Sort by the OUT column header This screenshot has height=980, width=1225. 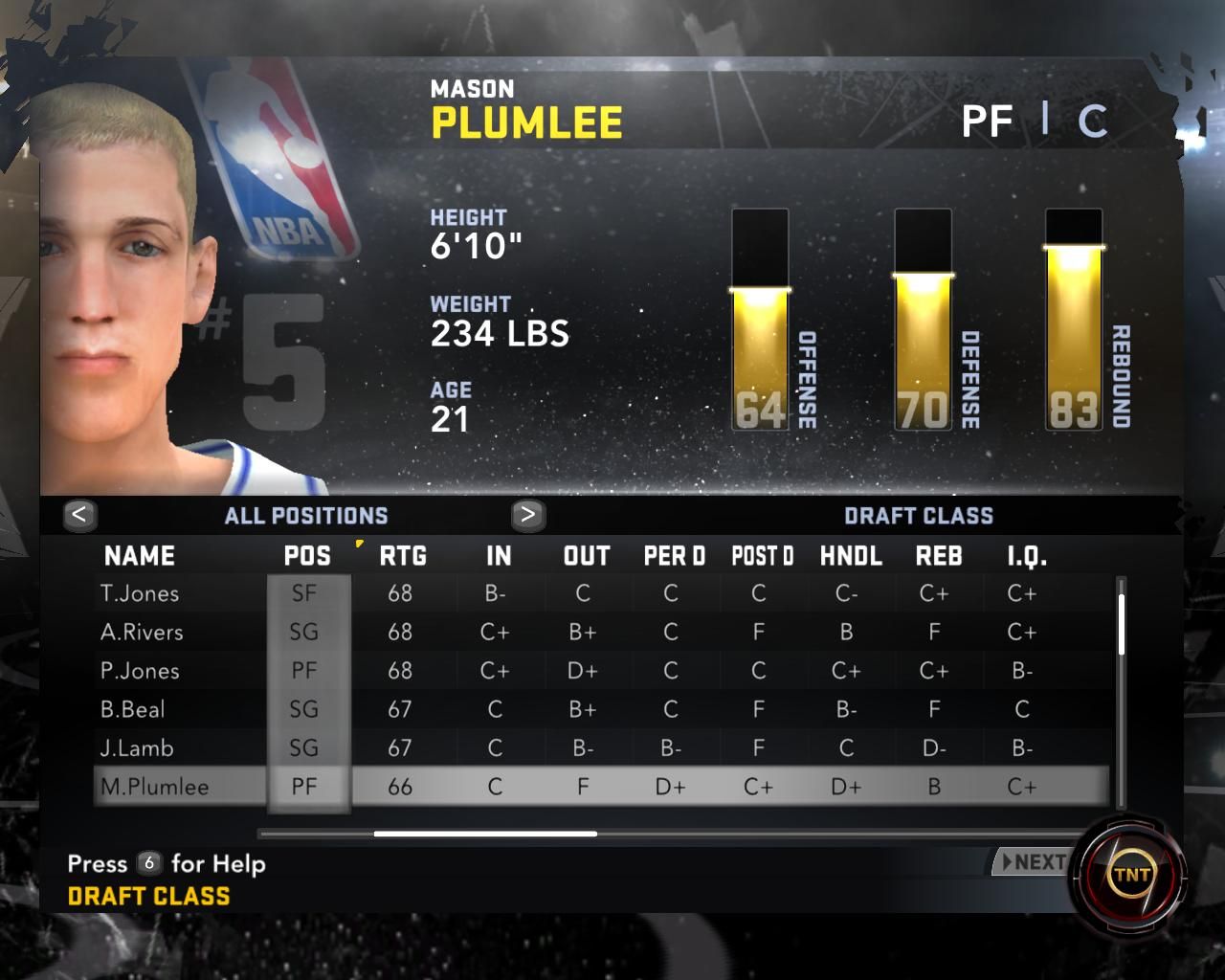pos(587,556)
